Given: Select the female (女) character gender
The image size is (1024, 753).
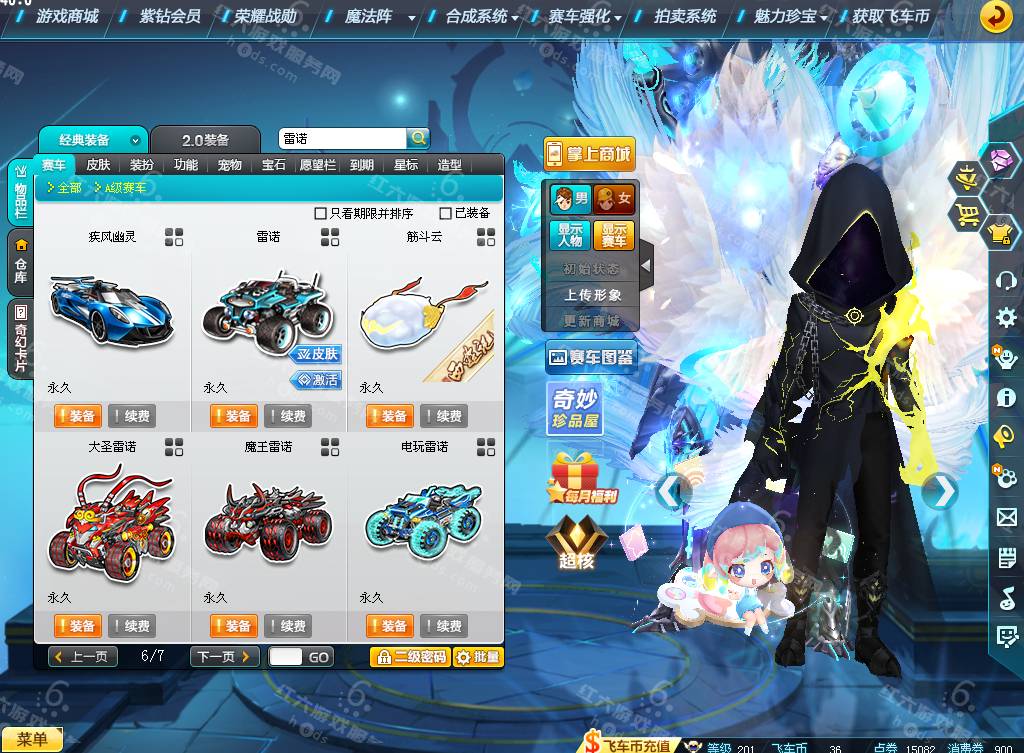Looking at the screenshot, I should point(614,199).
